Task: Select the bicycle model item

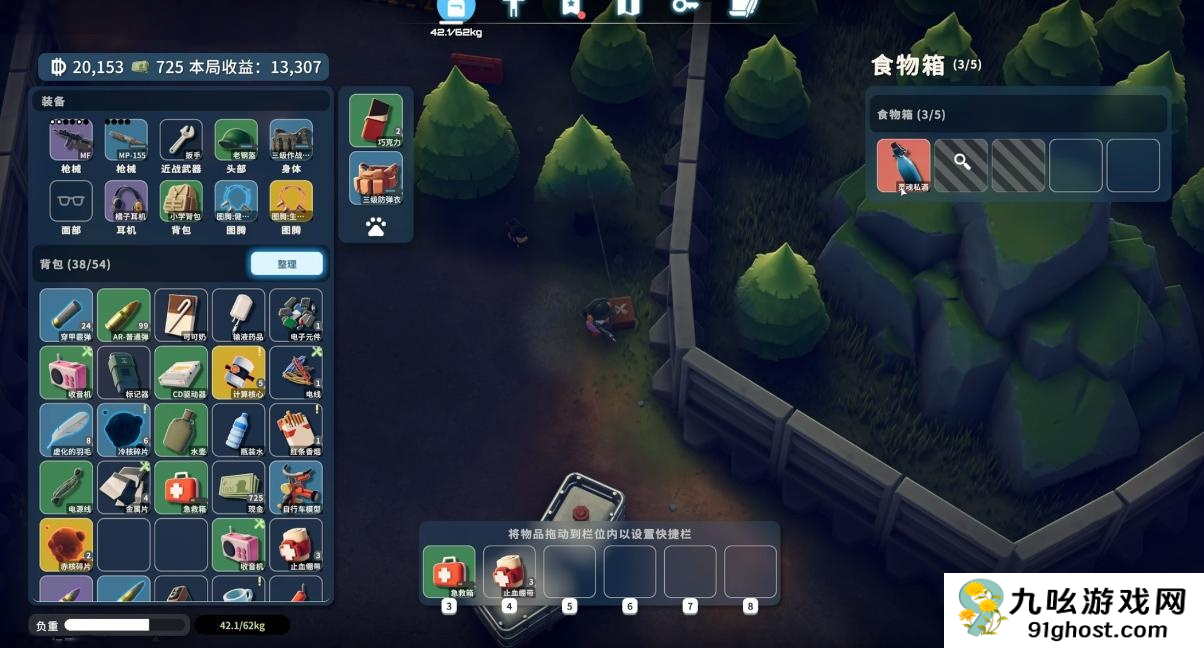Action: click(295, 487)
